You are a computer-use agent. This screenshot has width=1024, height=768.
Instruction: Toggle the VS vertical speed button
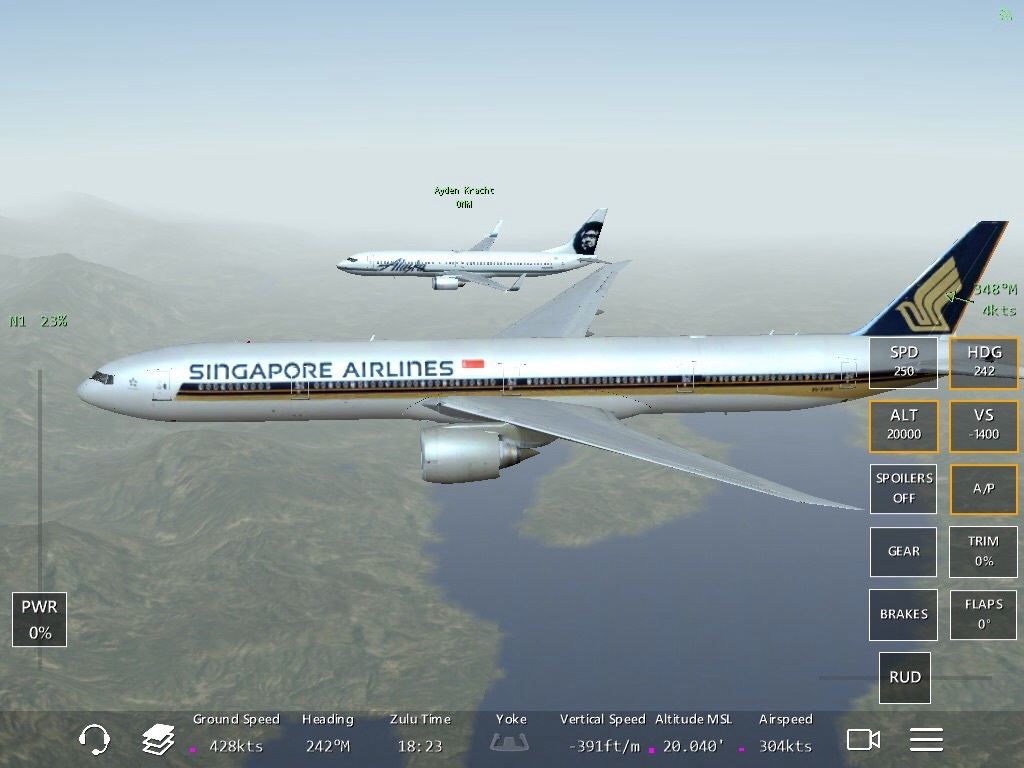click(x=984, y=425)
